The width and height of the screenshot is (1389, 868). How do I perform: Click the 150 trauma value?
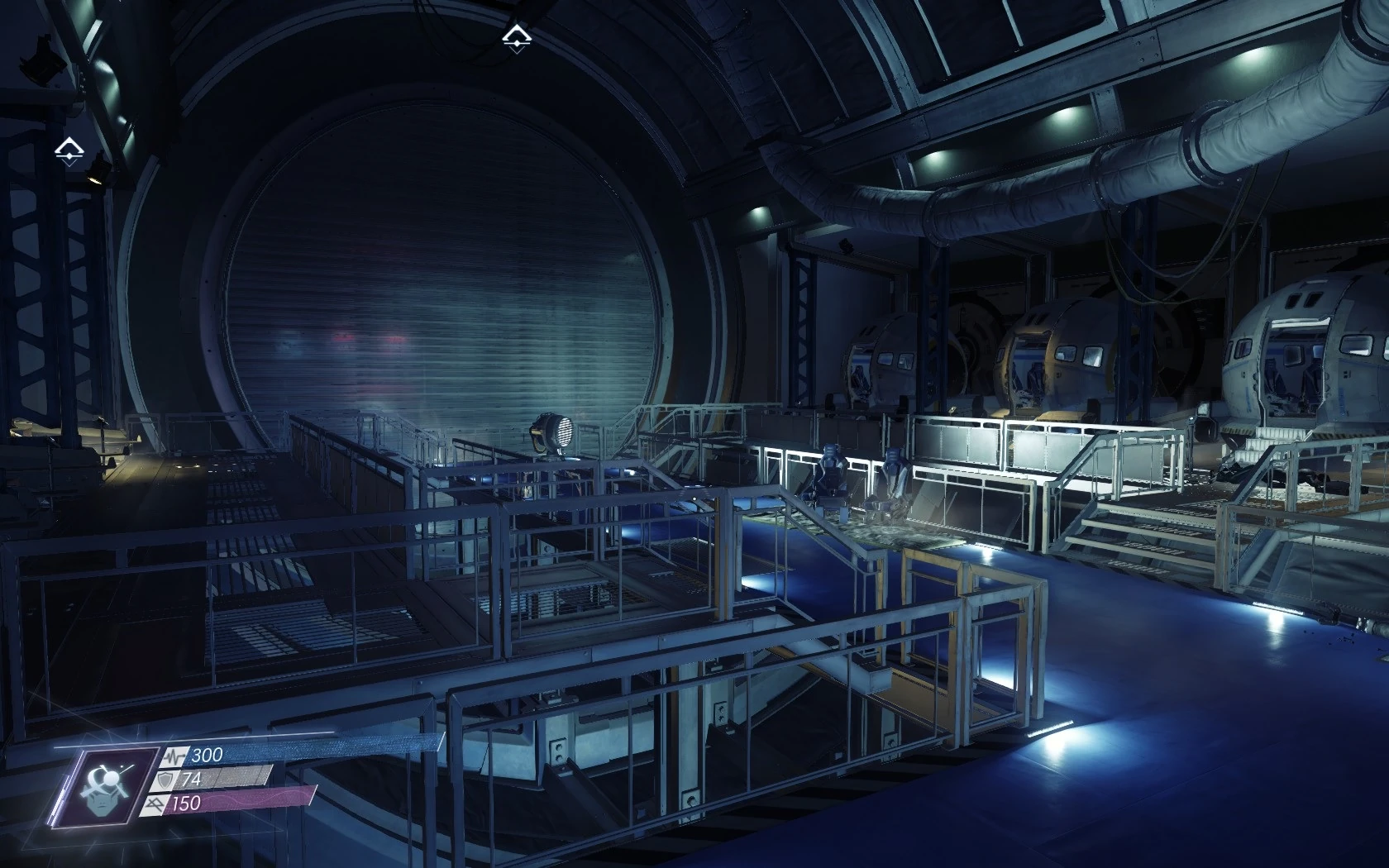[x=185, y=804]
